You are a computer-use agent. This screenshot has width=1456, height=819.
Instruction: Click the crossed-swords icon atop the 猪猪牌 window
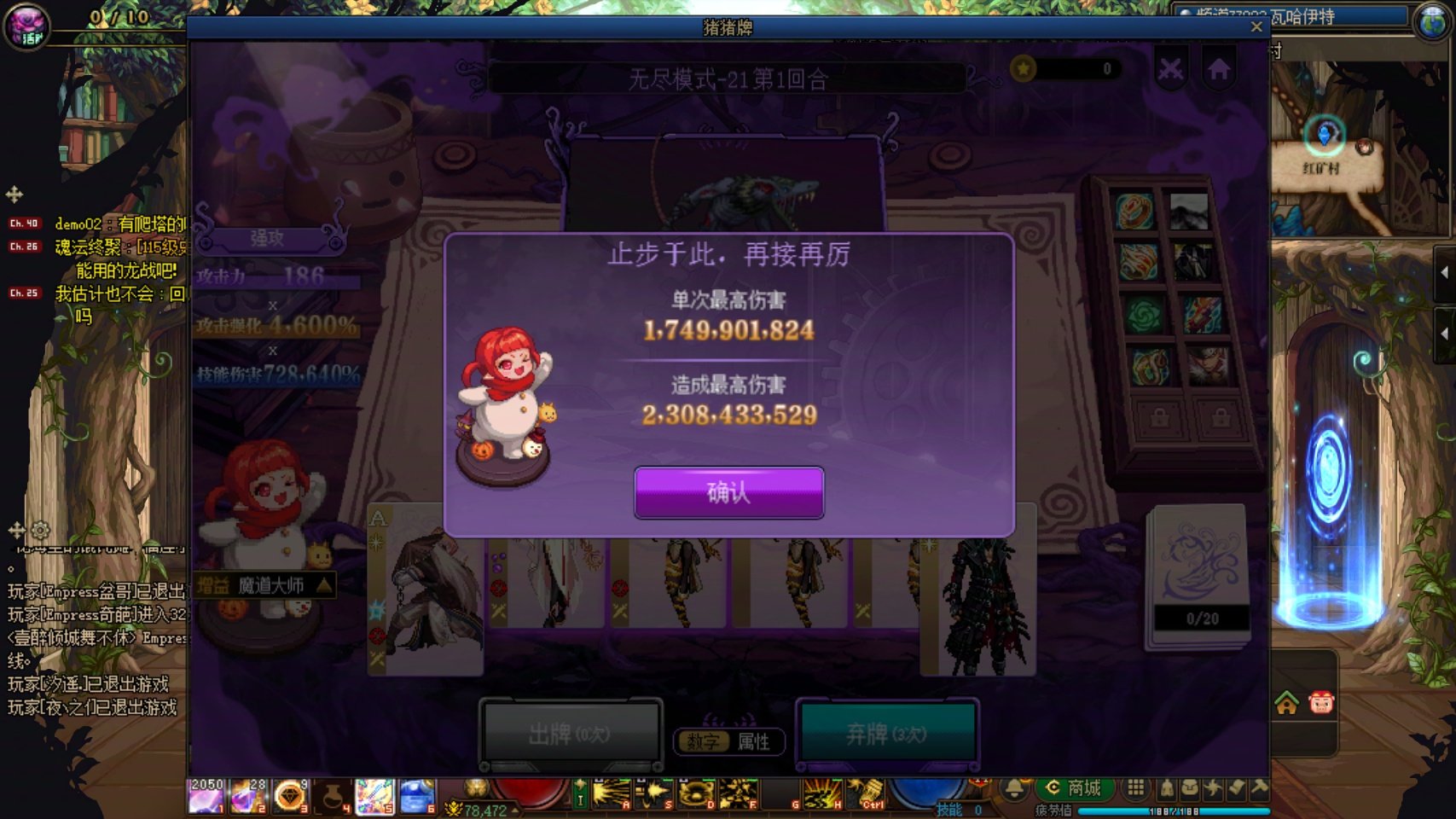pyautogui.click(x=1172, y=67)
